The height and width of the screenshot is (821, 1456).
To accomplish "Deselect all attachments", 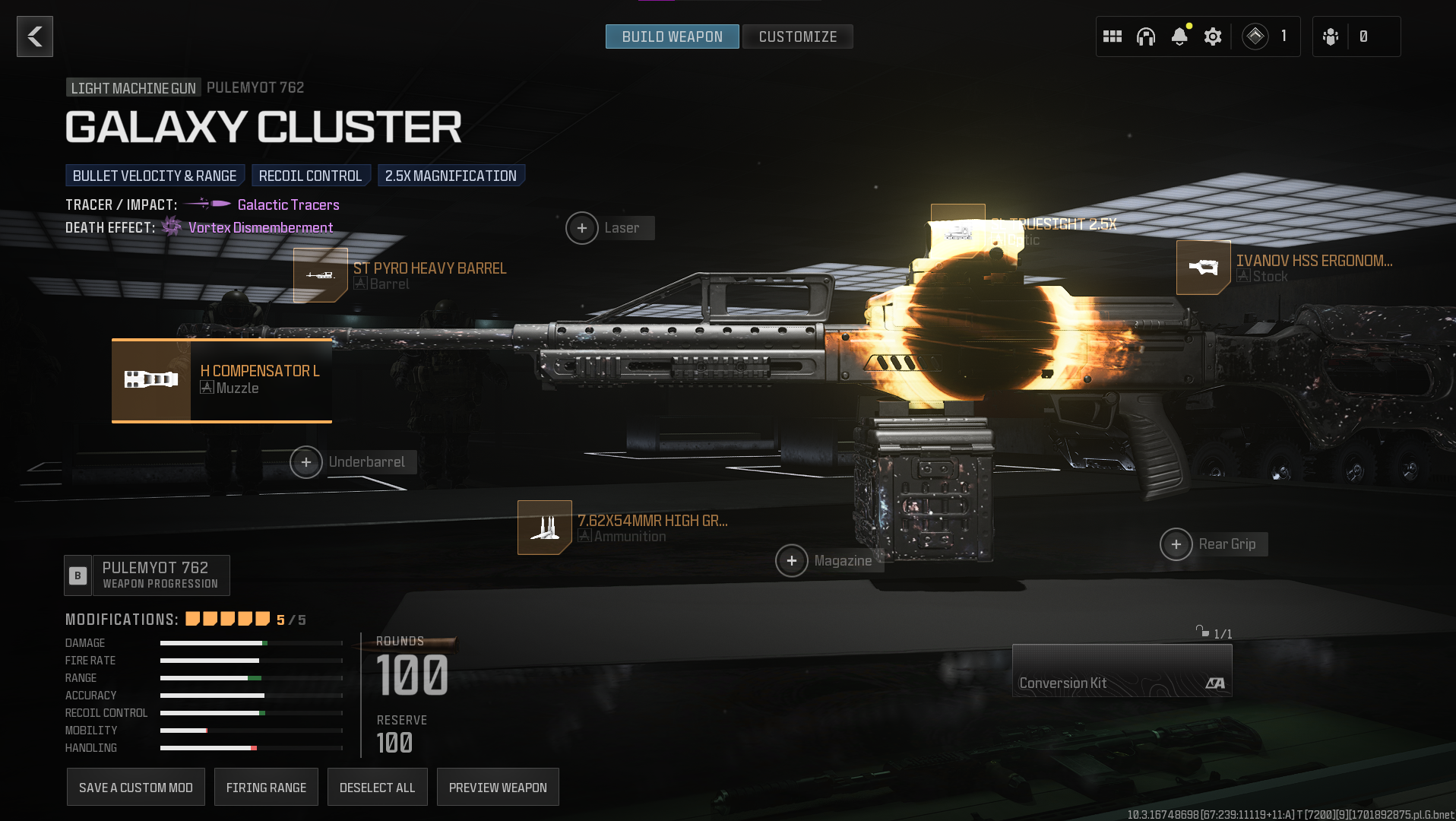I will [378, 788].
